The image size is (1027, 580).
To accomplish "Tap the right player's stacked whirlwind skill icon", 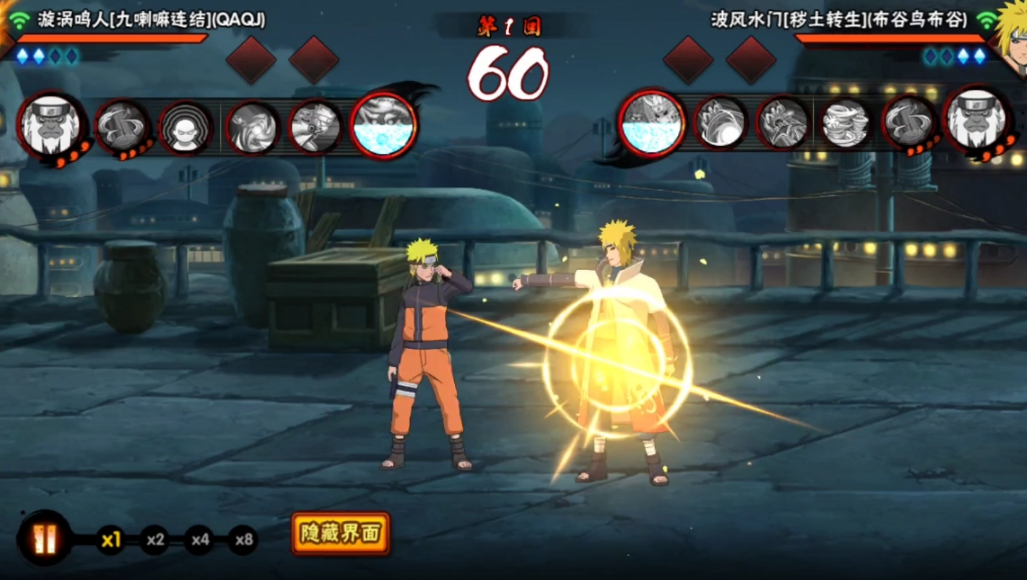I will pyautogui.click(x=845, y=124).
